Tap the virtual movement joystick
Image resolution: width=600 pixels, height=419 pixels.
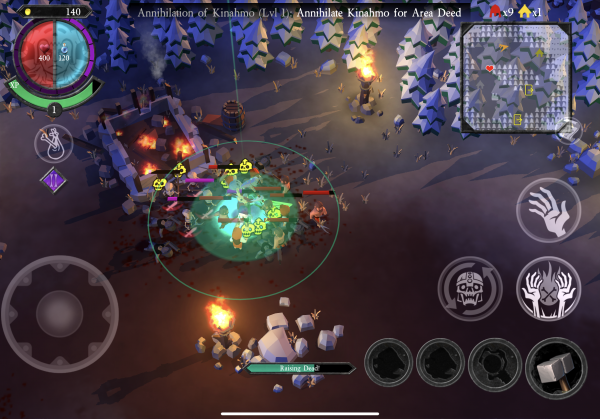pyautogui.click(x=60, y=314)
